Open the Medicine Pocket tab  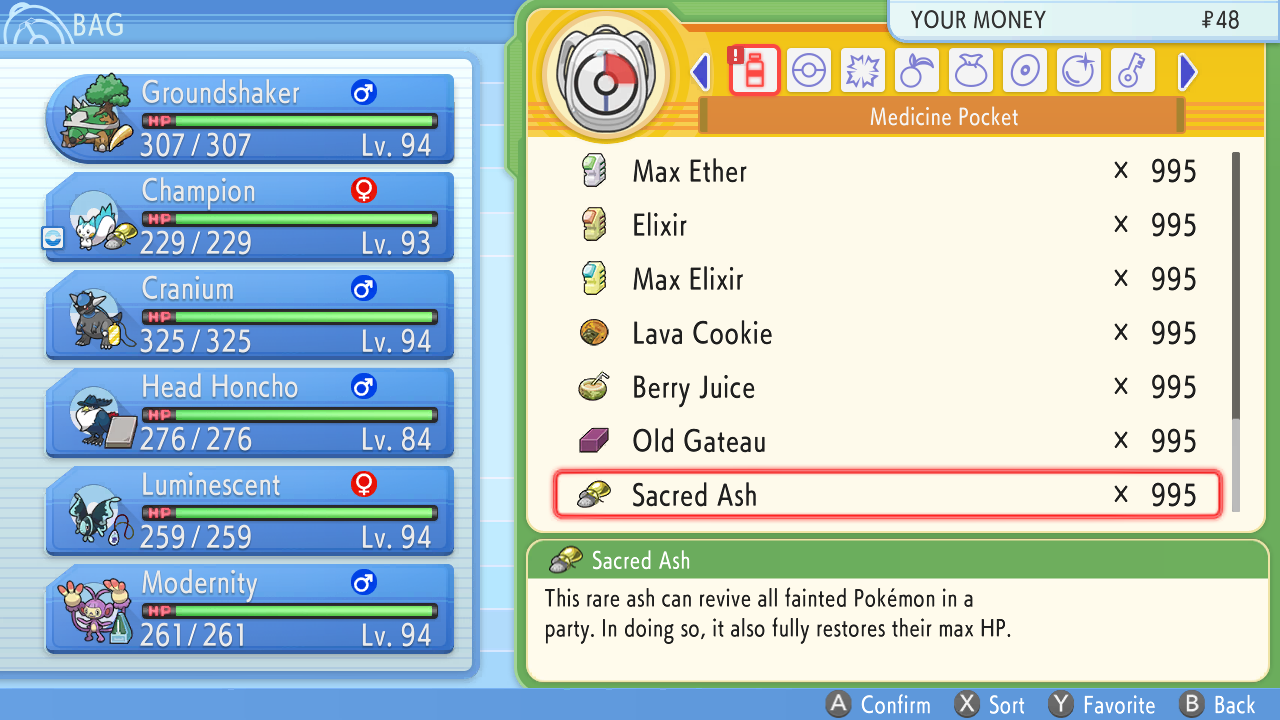pyautogui.click(x=755, y=70)
